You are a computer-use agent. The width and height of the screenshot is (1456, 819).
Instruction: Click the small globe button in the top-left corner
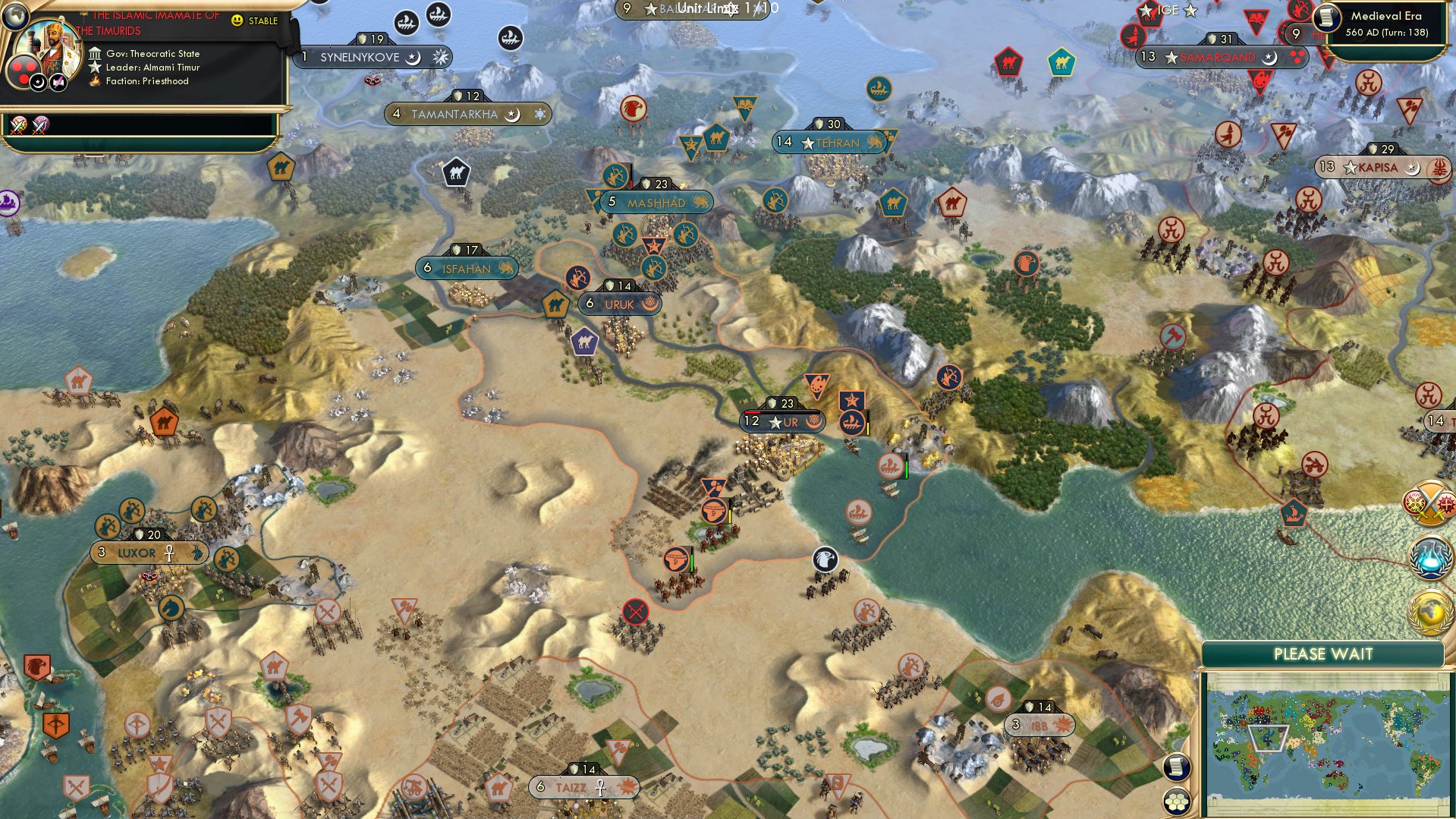(14, 16)
